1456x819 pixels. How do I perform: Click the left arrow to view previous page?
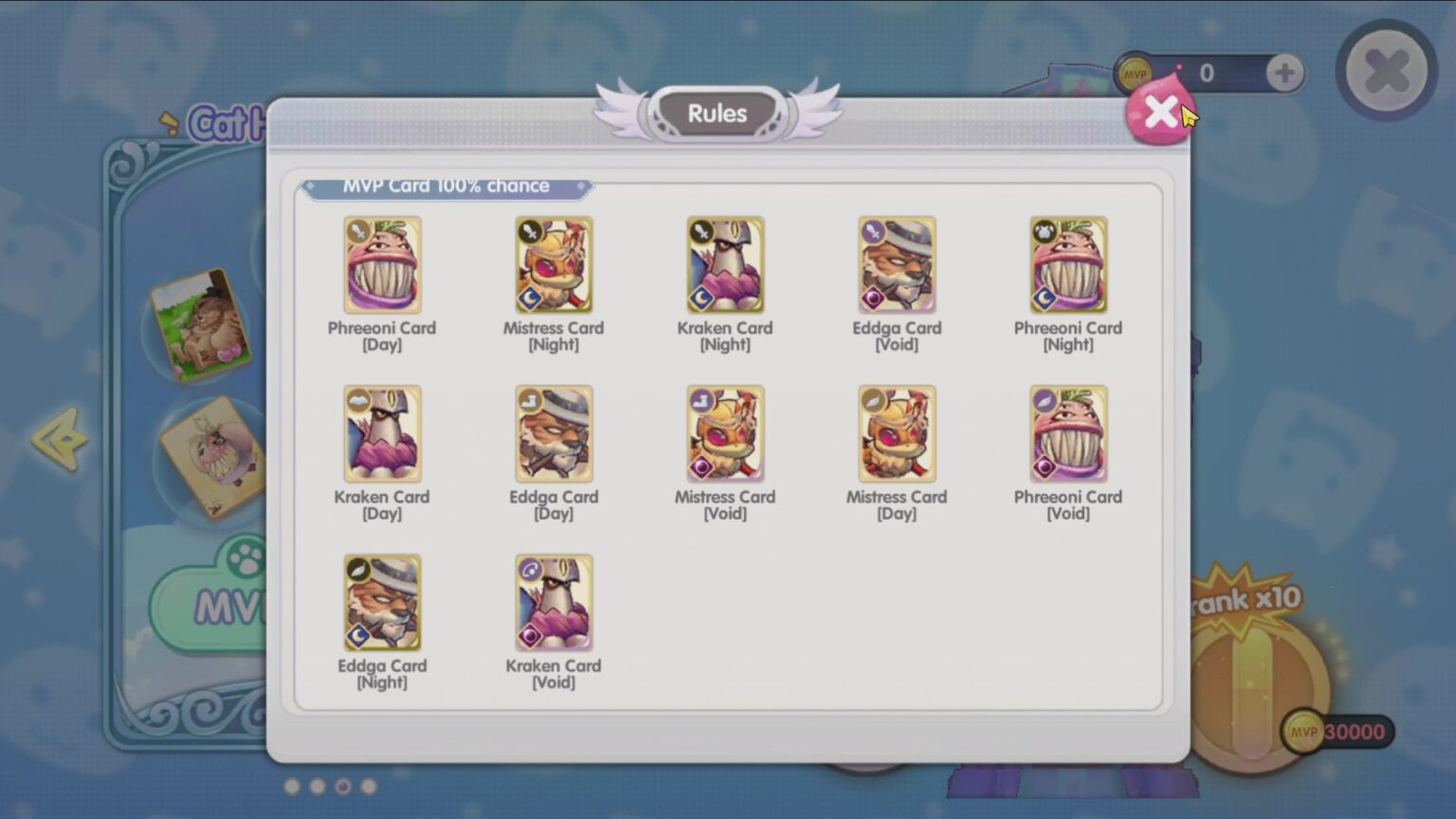click(59, 441)
